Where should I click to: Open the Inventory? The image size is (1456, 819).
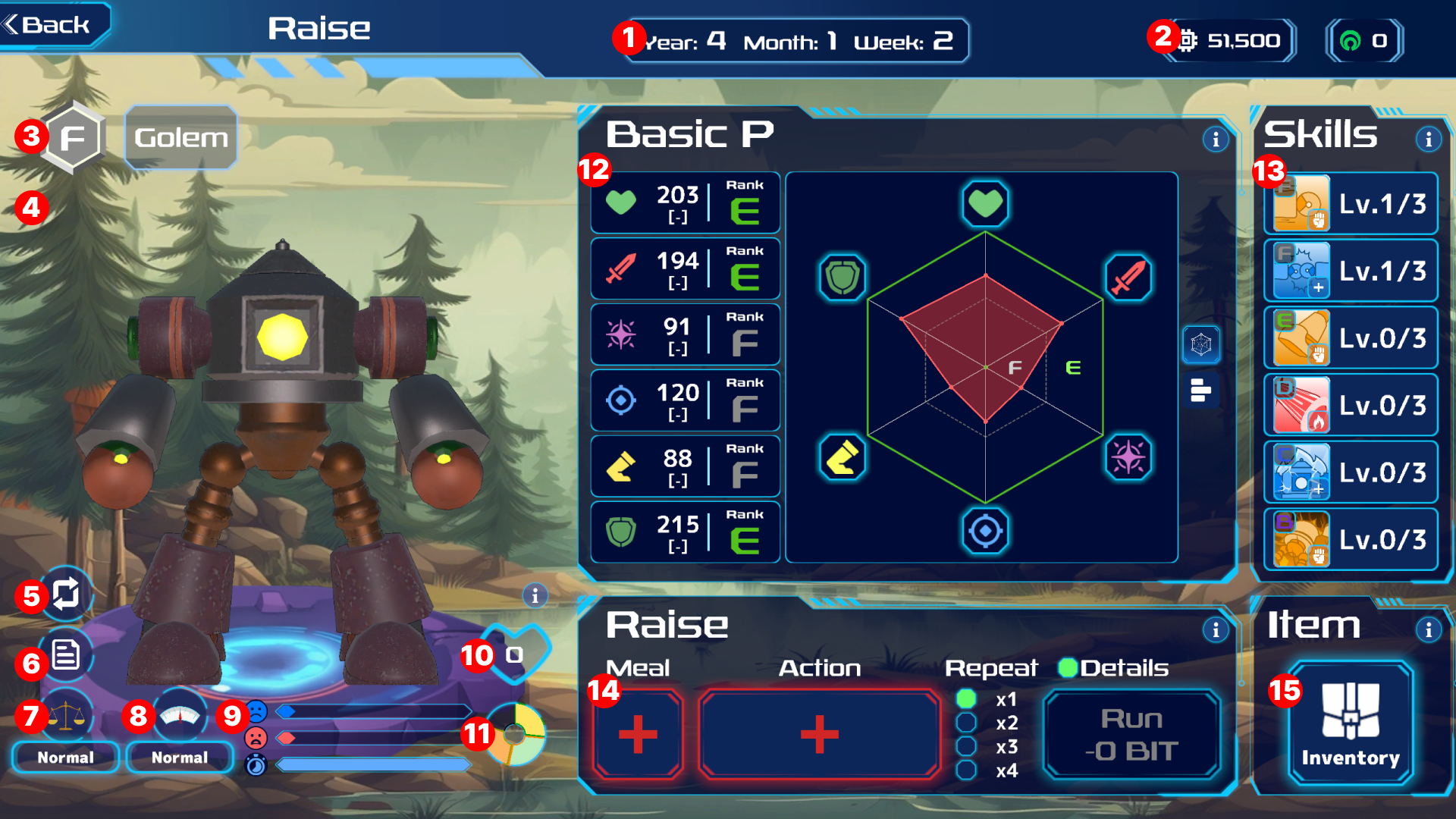[1350, 724]
